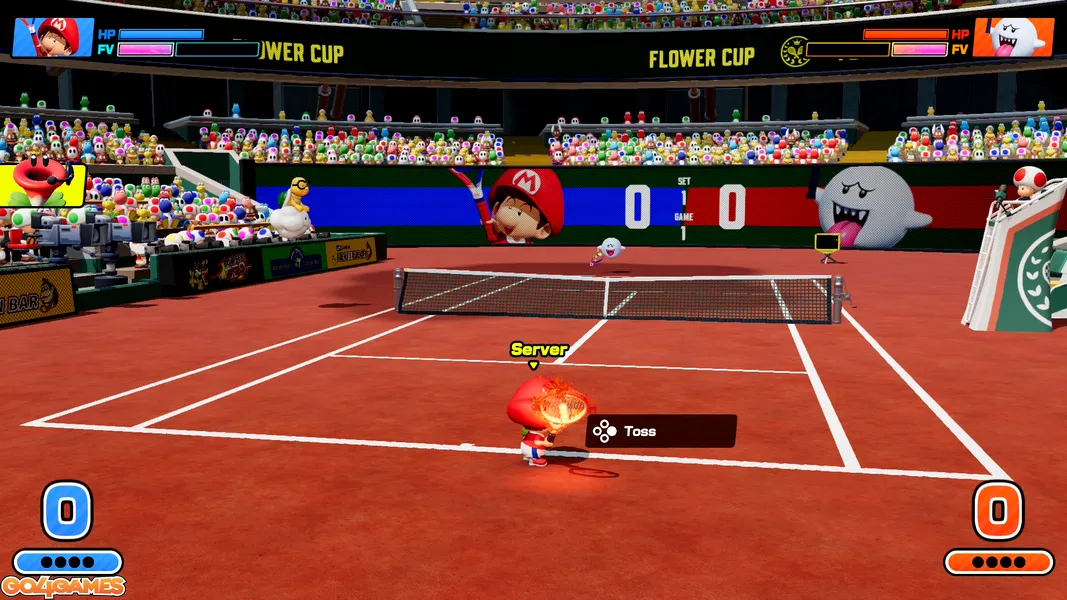Image resolution: width=1067 pixels, height=600 pixels.
Task: Click the gold tennis racket emblem
Action: pyautogui.click(x=795, y=51)
